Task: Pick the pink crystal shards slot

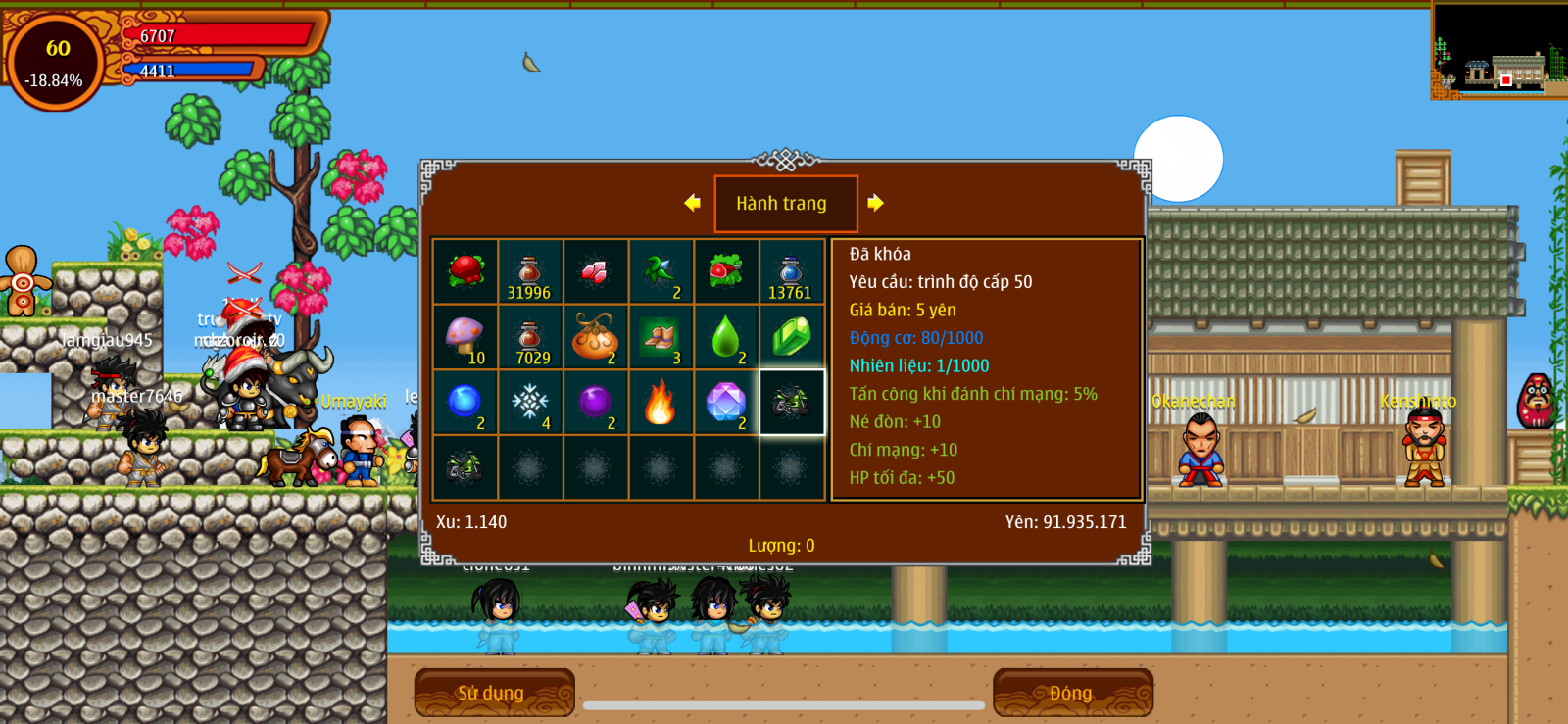Action: [x=595, y=271]
